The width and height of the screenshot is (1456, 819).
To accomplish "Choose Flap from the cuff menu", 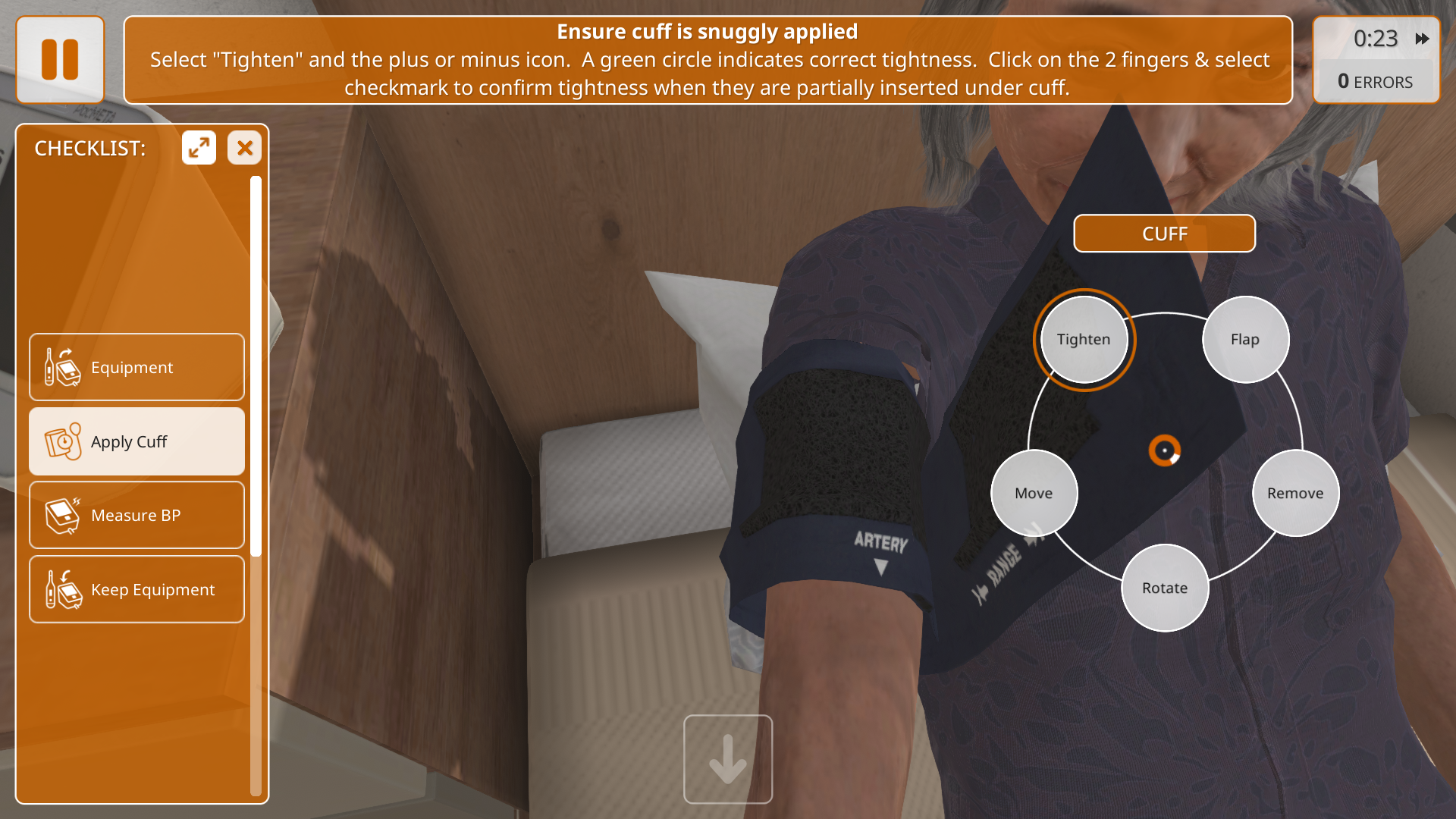I will coord(1244,340).
